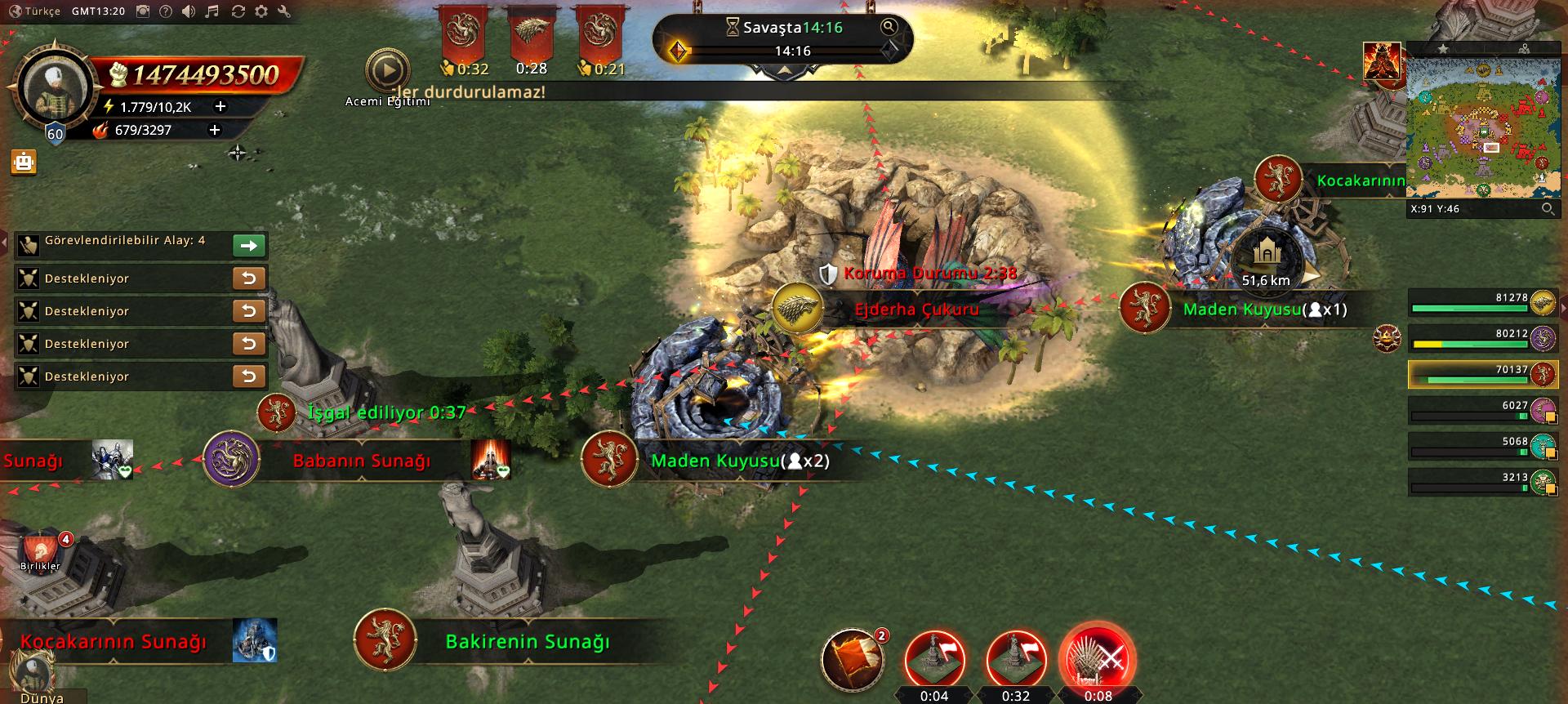Open the Türkçe language selector
The image size is (1568, 704).
tap(35, 11)
